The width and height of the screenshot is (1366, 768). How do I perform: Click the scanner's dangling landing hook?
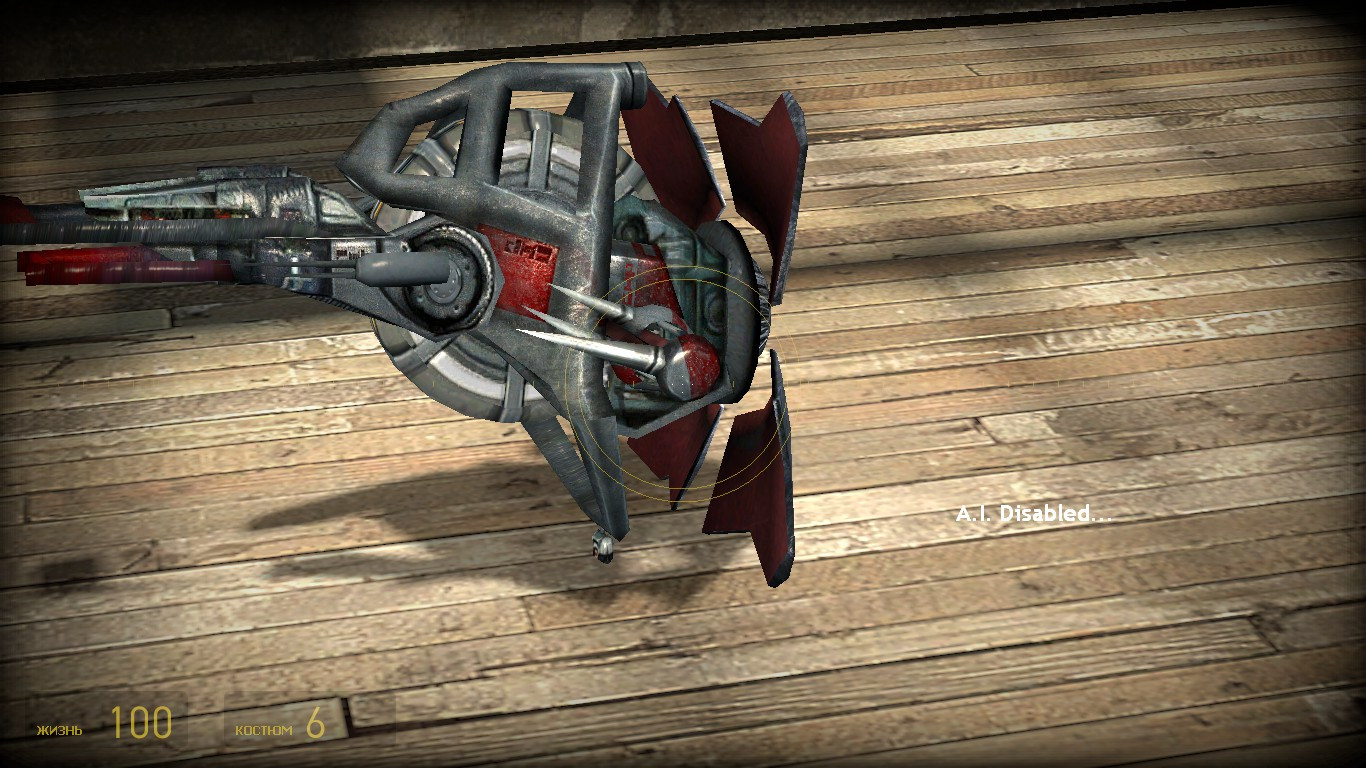[x=602, y=545]
